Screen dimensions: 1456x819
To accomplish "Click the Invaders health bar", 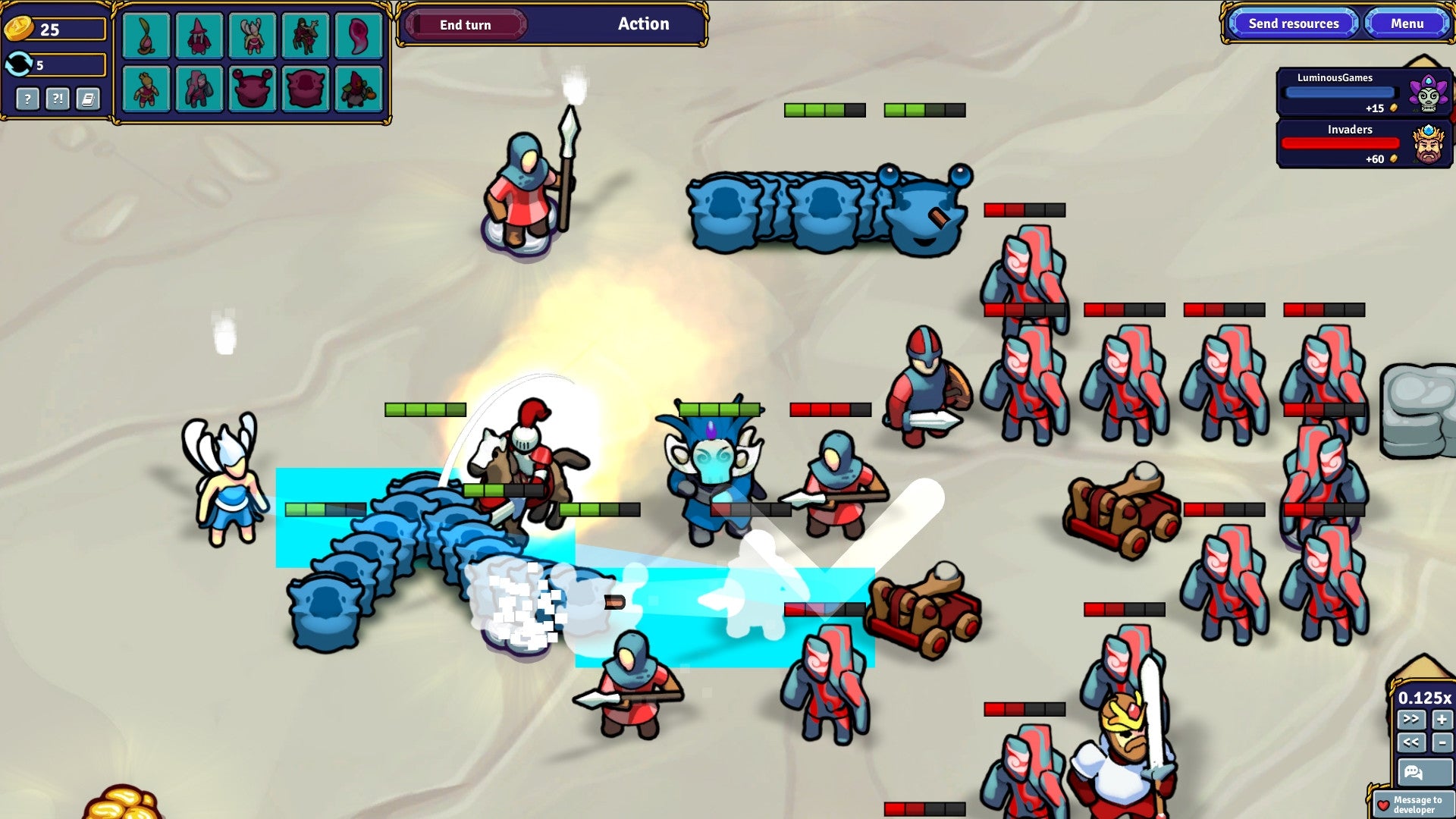I will 1341,143.
